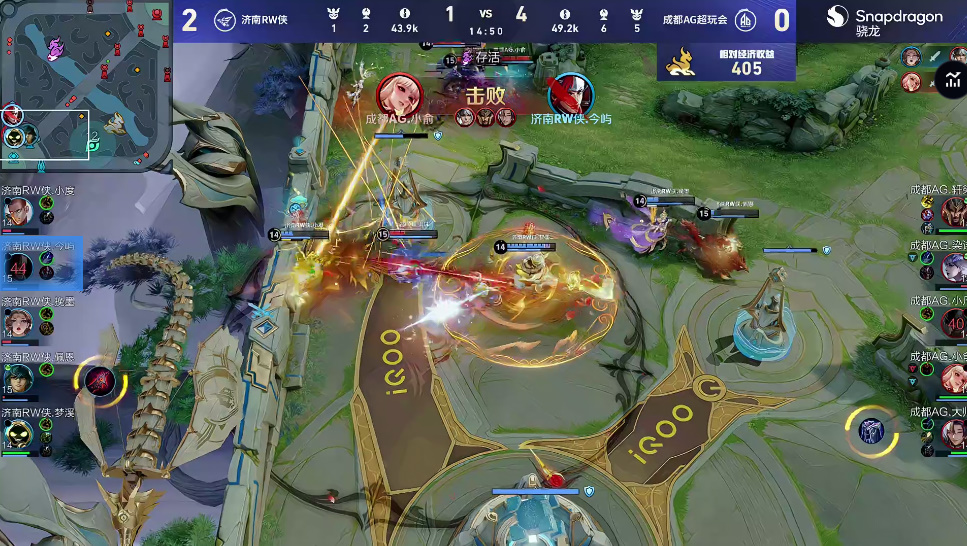The height and width of the screenshot is (546, 967).
Task: Click the red glowing skill icon with yellow ring
Action: coord(100,382)
